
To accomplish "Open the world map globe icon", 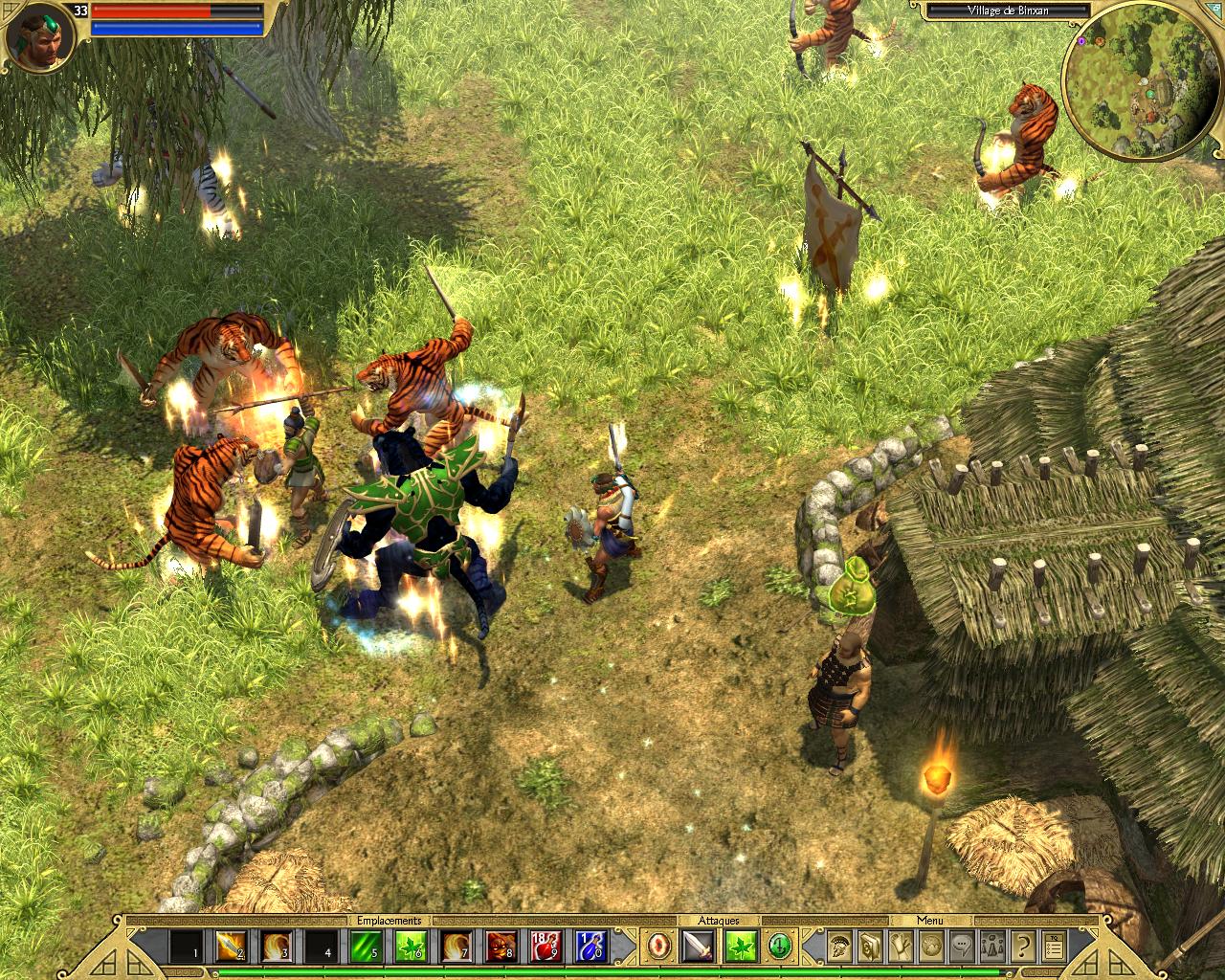I will point(931,947).
